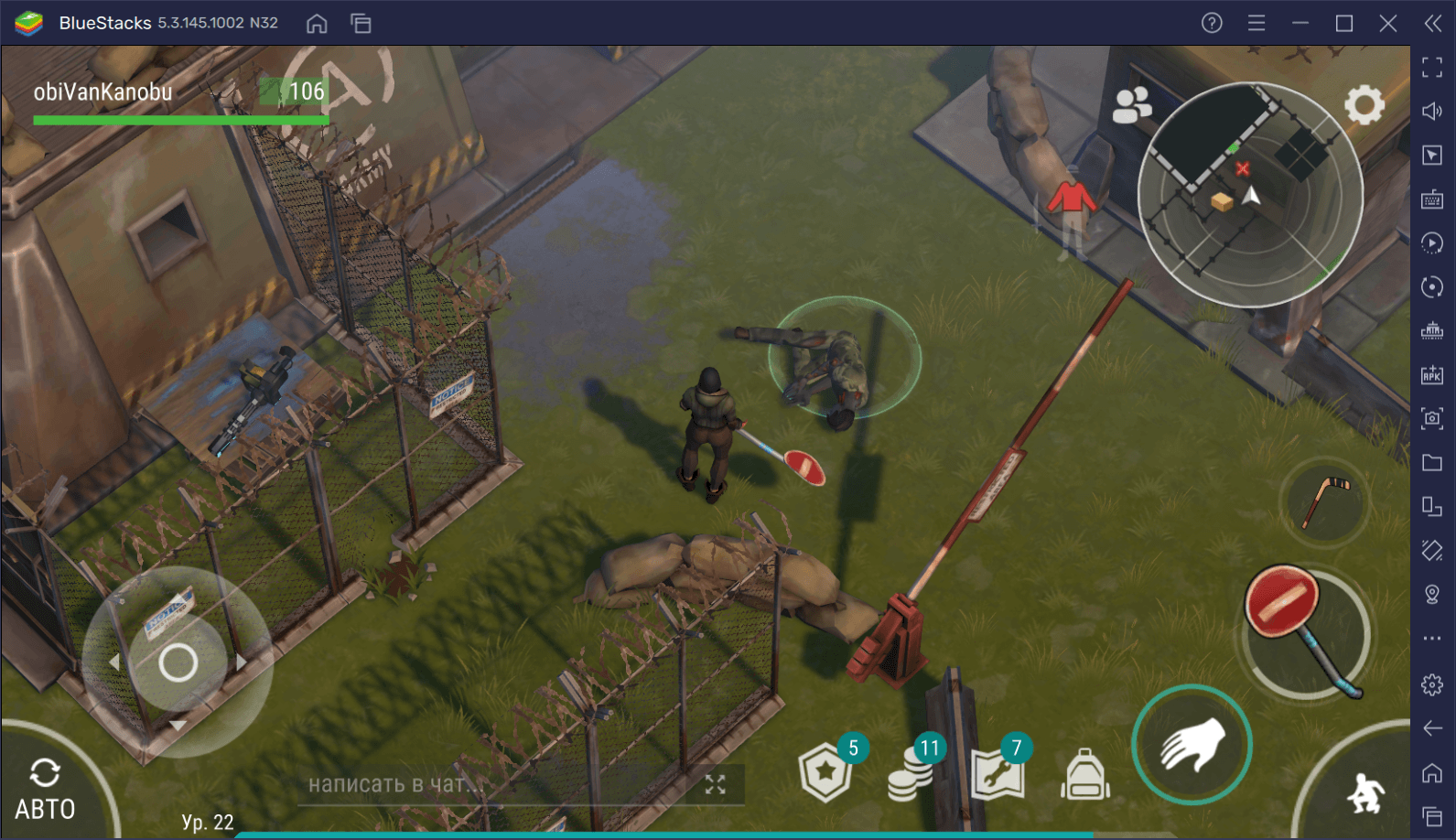The height and width of the screenshot is (840, 1456).
Task: Toggle the АВТО auto mode button
Action: (x=44, y=791)
